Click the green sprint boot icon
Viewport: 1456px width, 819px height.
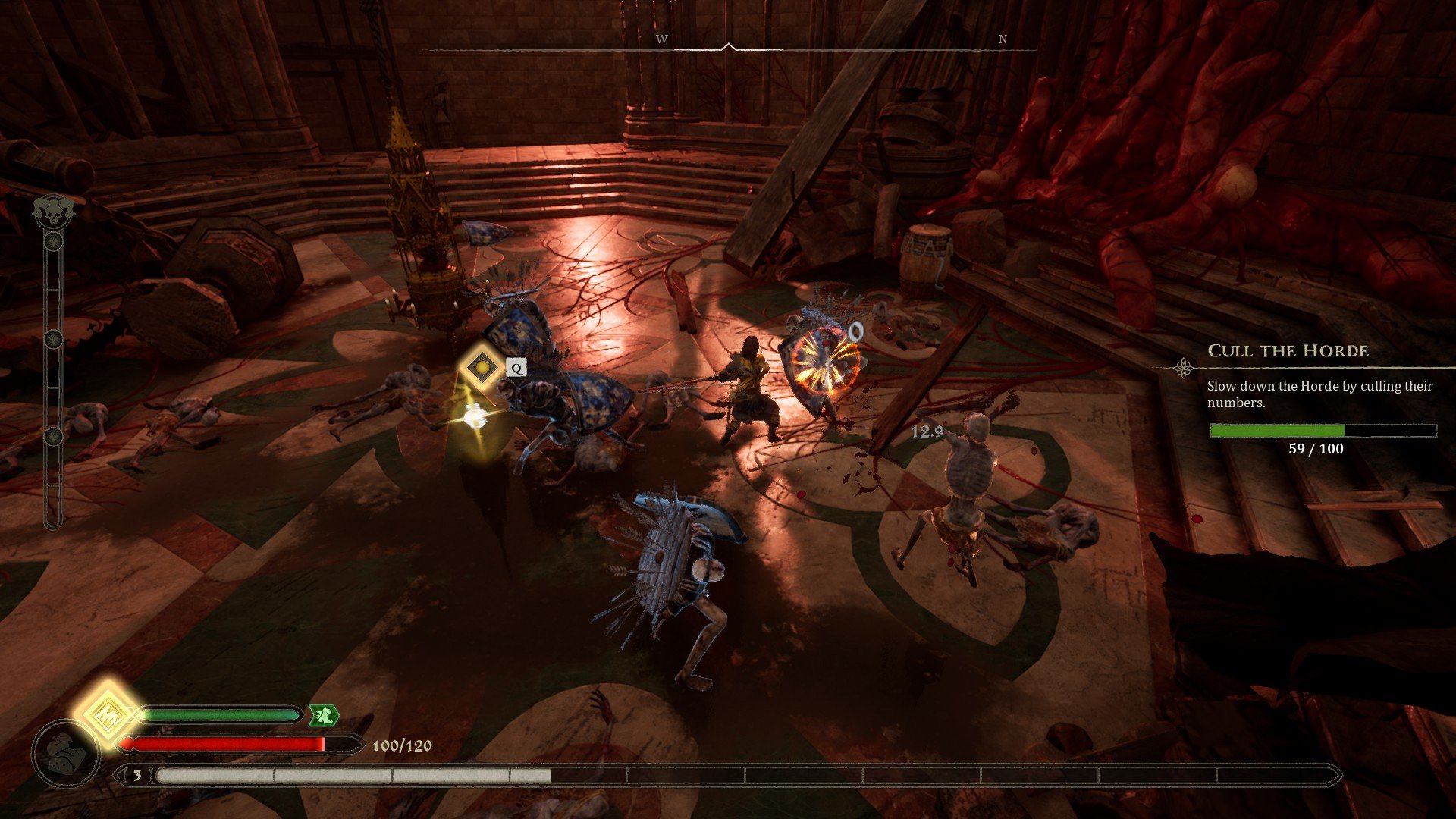pos(323,714)
